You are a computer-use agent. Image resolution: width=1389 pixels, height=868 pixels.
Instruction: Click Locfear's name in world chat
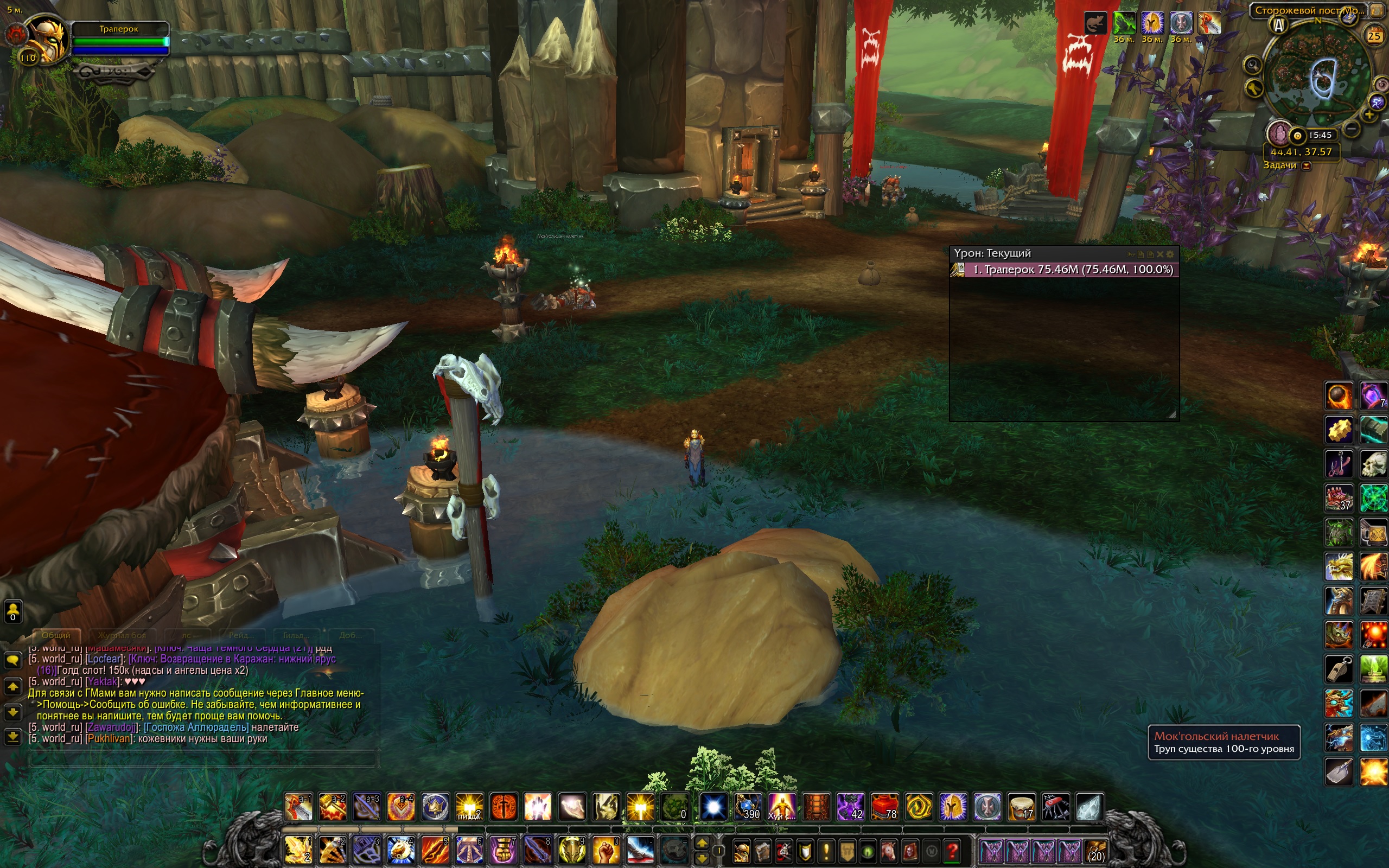pyautogui.click(x=105, y=659)
